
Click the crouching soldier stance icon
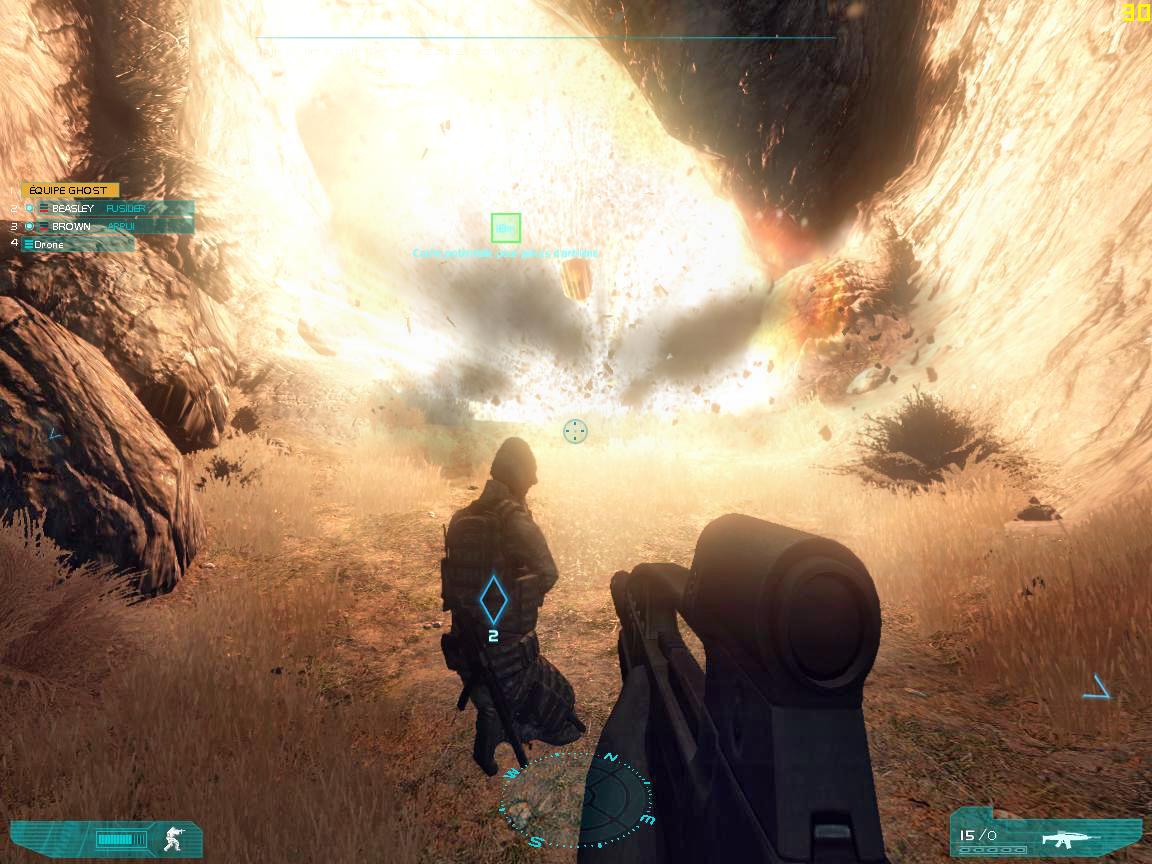tap(173, 838)
